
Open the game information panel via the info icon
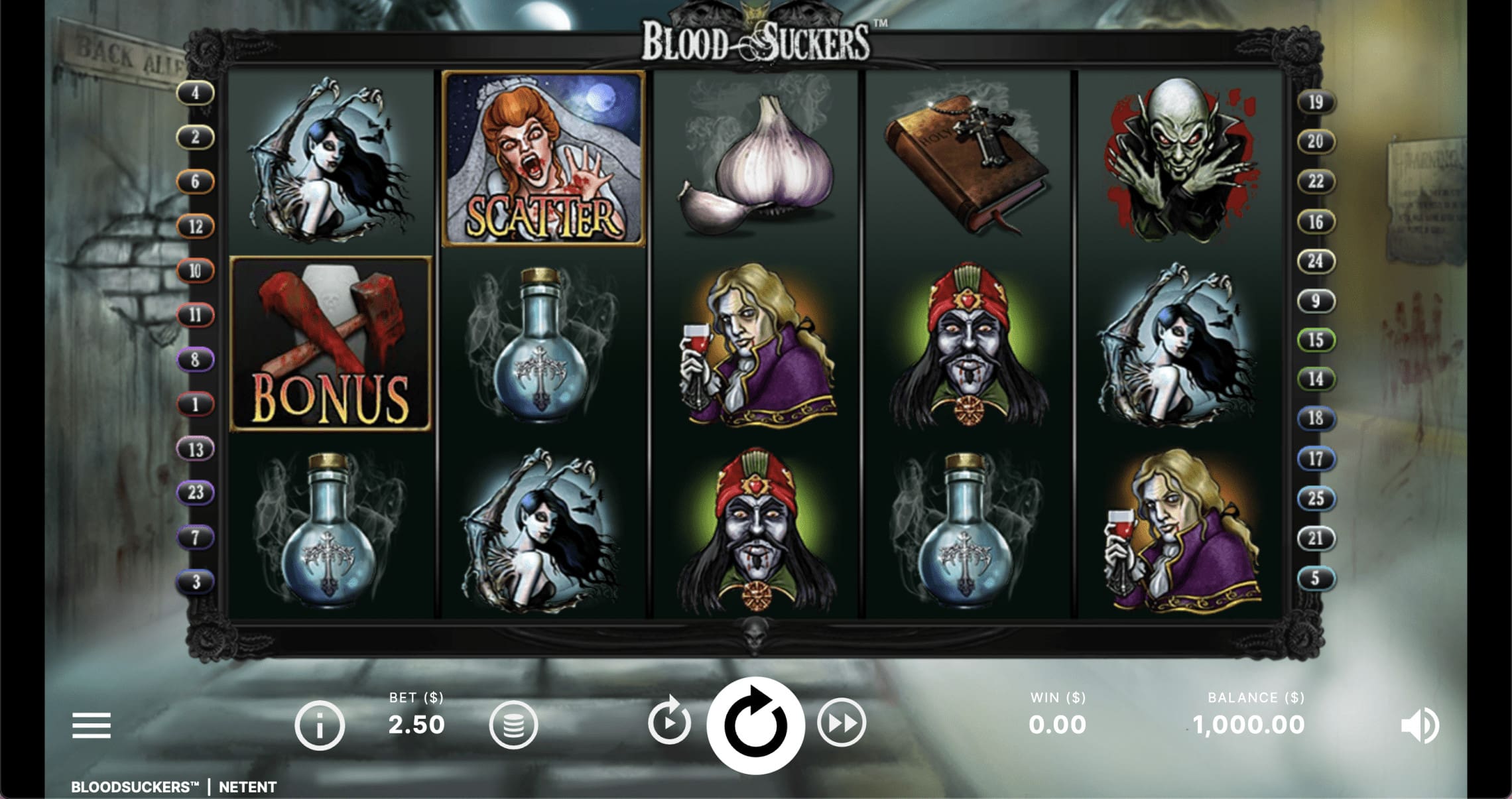click(320, 725)
